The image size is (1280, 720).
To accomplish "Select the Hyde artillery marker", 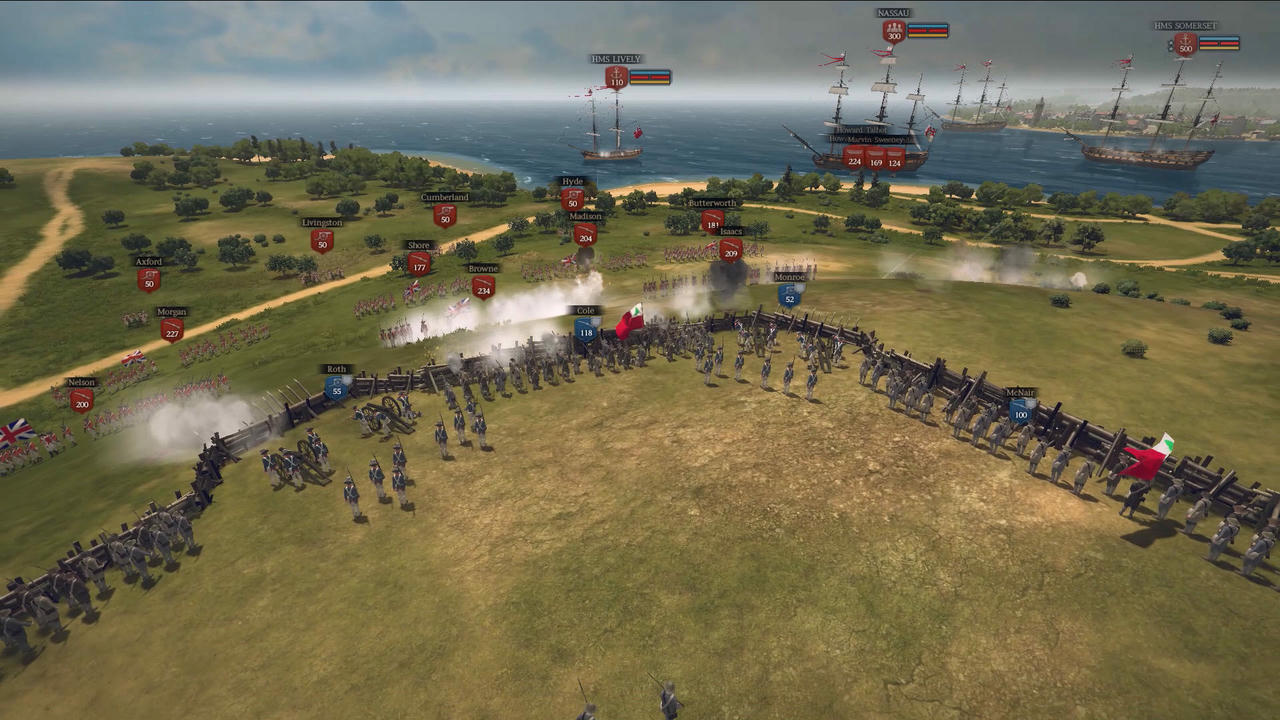I will [572, 199].
